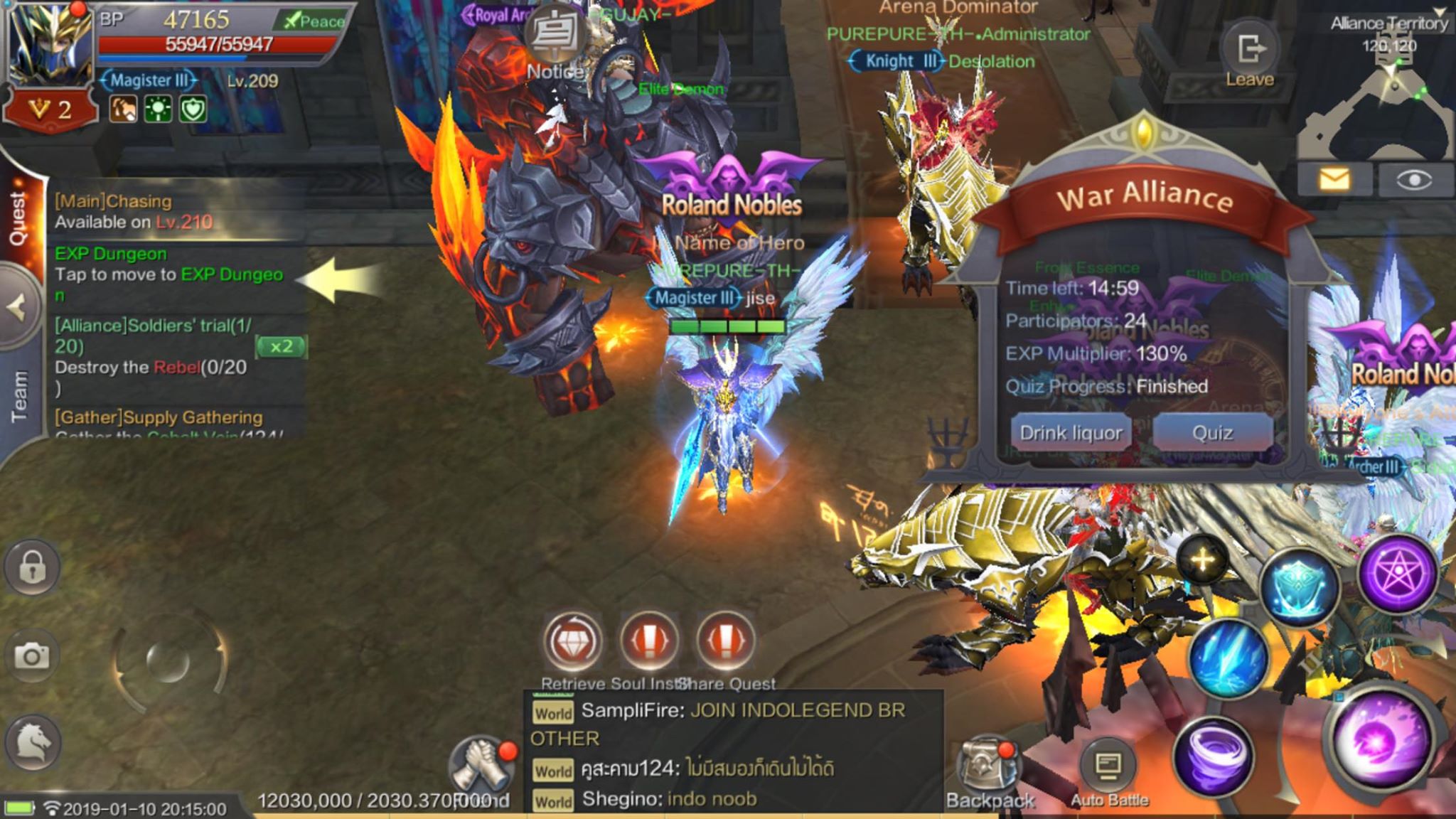The height and width of the screenshot is (819, 1456).
Task: Enable Auto Battle
Action: (1109, 771)
